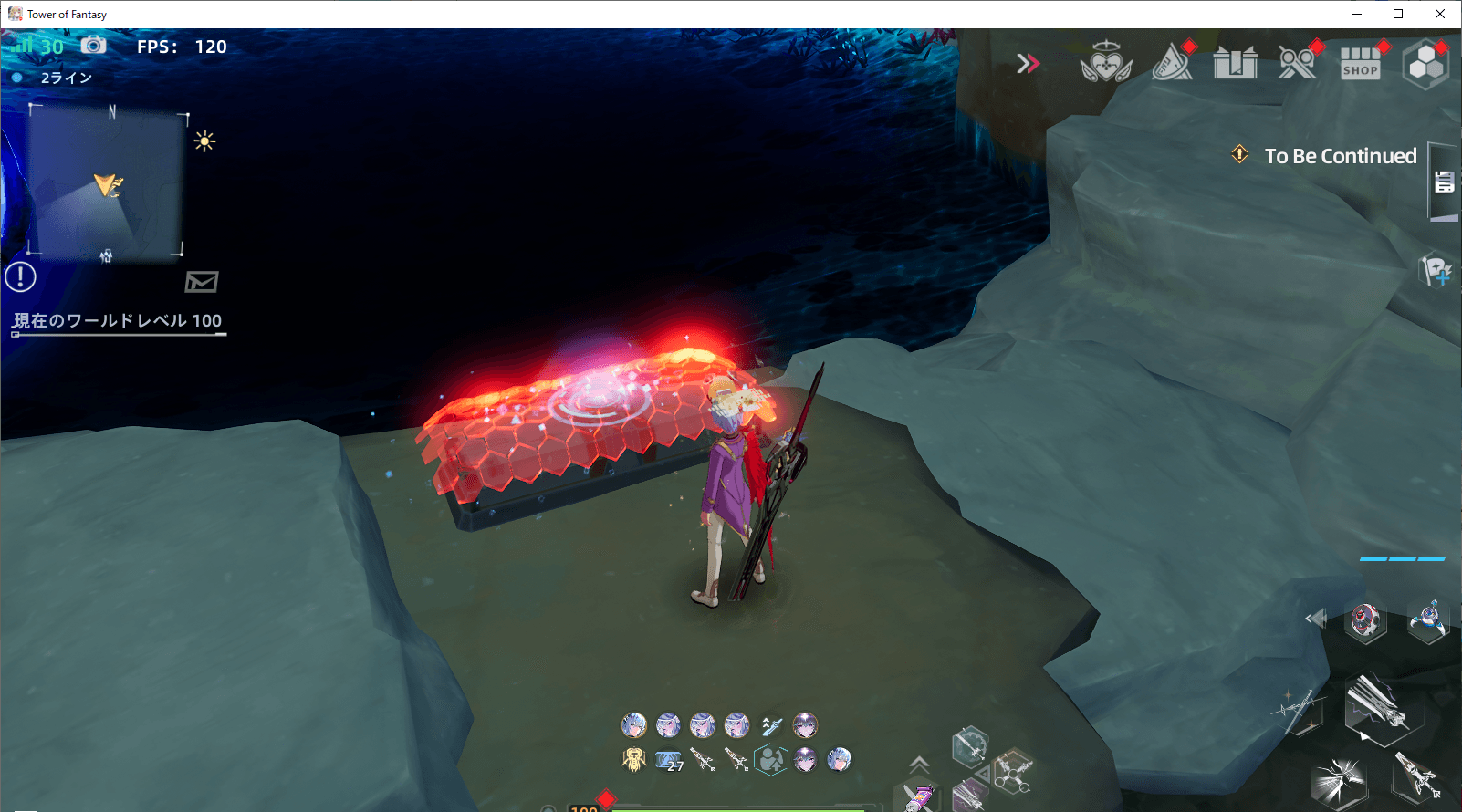Select the To Be Continued quest tracker
The height and width of the screenshot is (812, 1462).
click(x=1339, y=156)
